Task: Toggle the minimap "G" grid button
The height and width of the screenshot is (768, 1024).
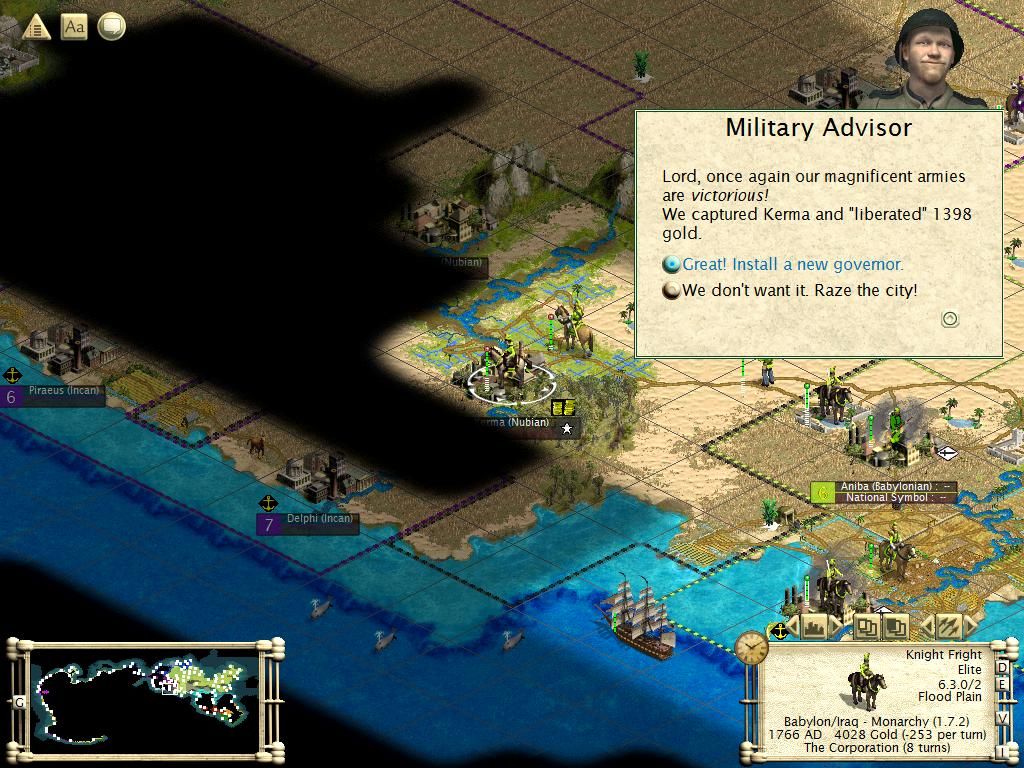Action: (19, 702)
